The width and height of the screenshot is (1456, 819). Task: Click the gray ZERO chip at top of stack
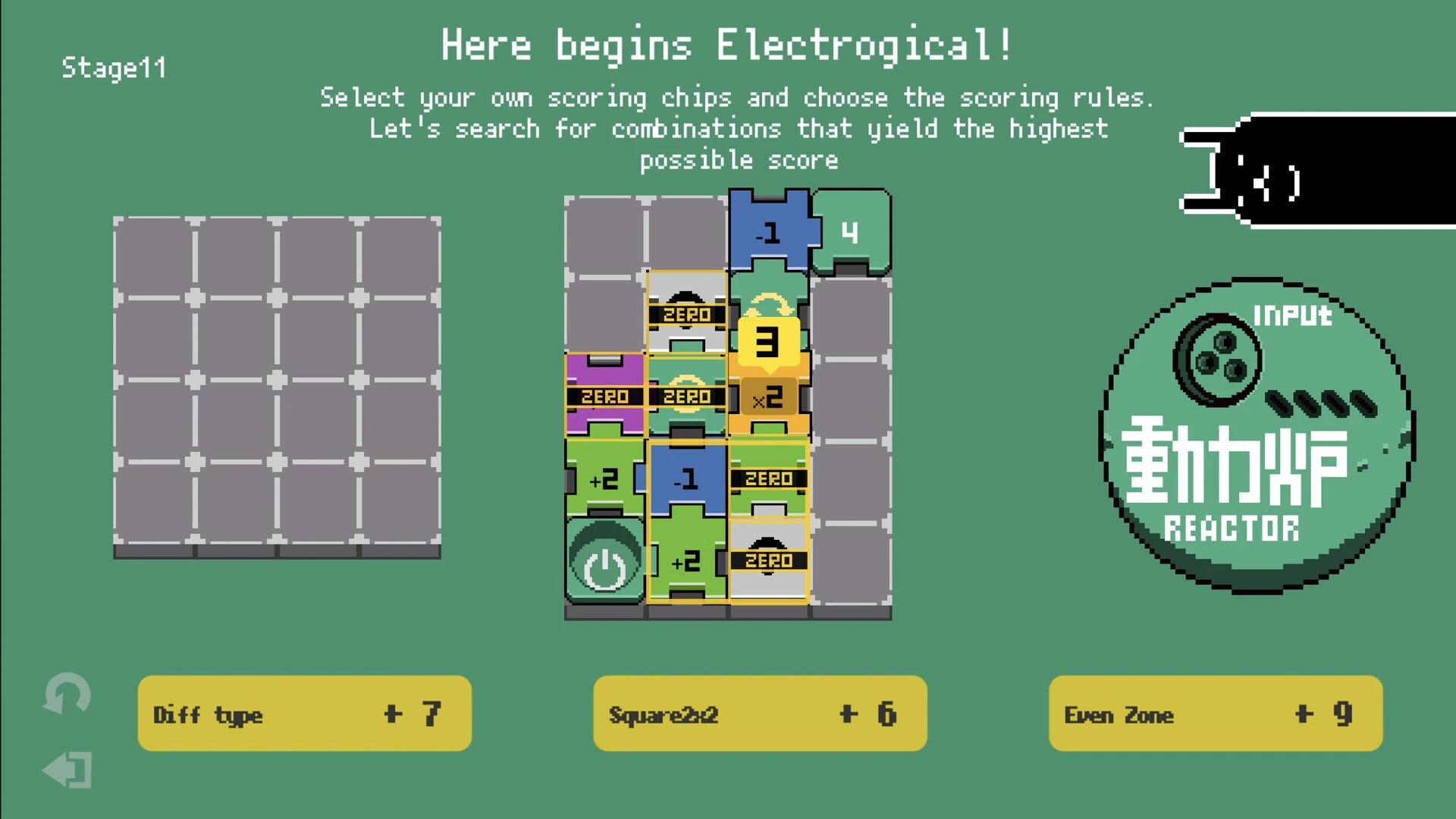(x=686, y=314)
